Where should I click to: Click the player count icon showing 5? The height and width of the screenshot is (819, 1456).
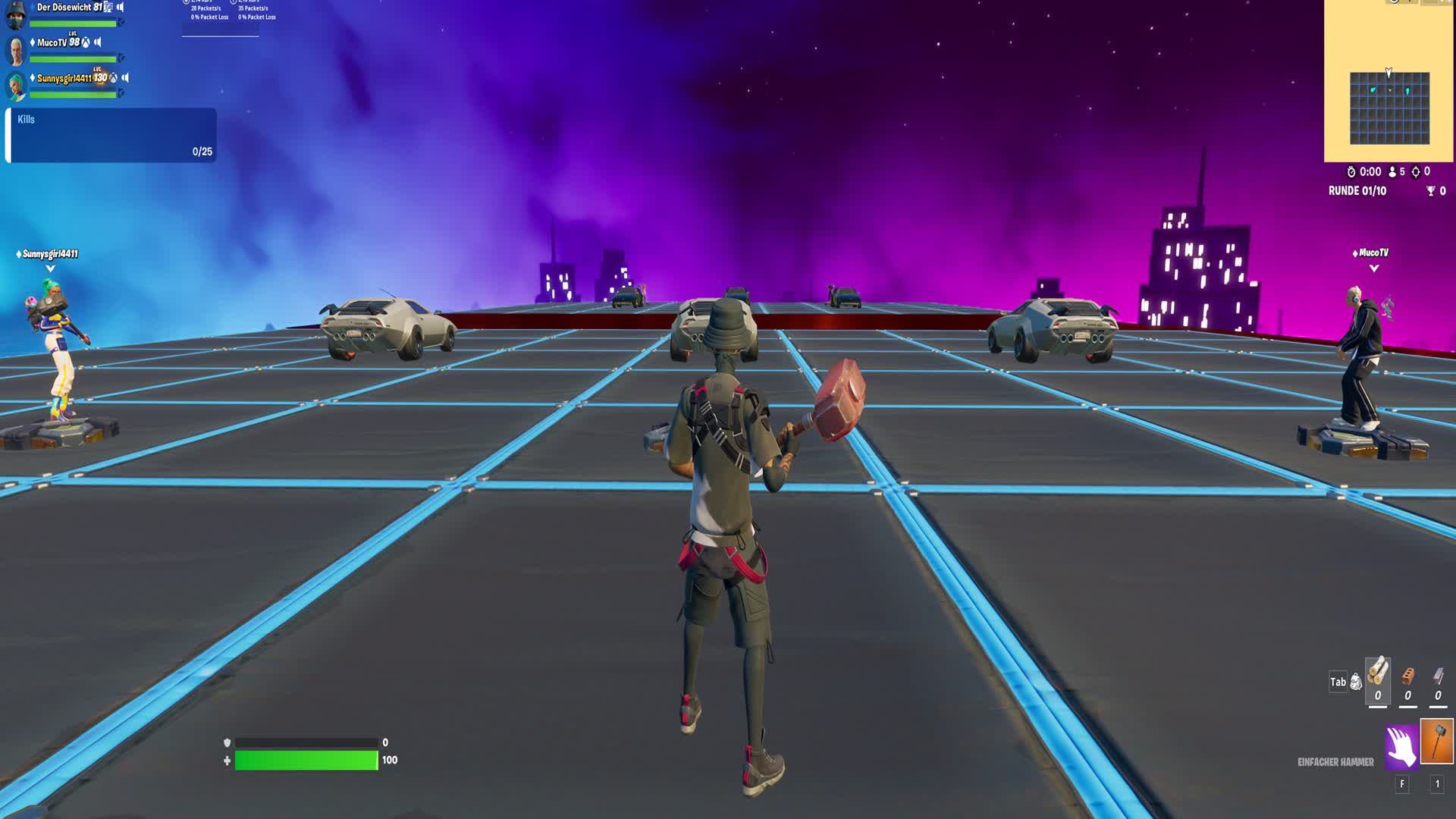point(1392,171)
